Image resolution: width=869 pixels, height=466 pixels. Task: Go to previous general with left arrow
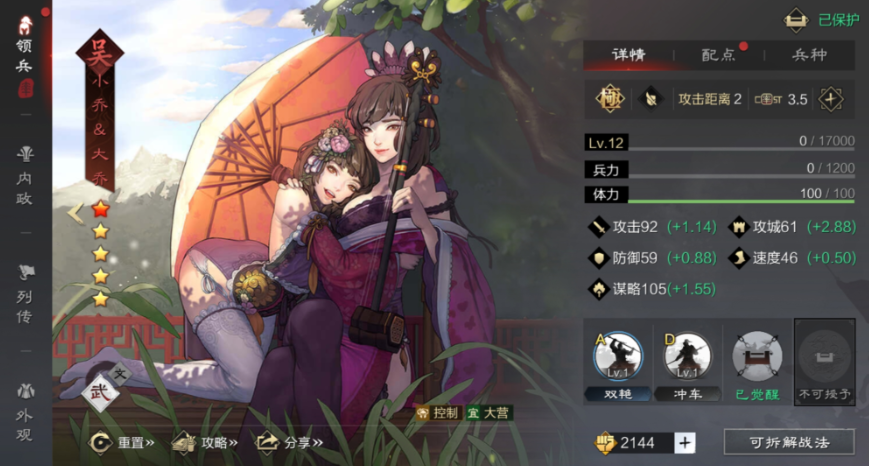73,212
